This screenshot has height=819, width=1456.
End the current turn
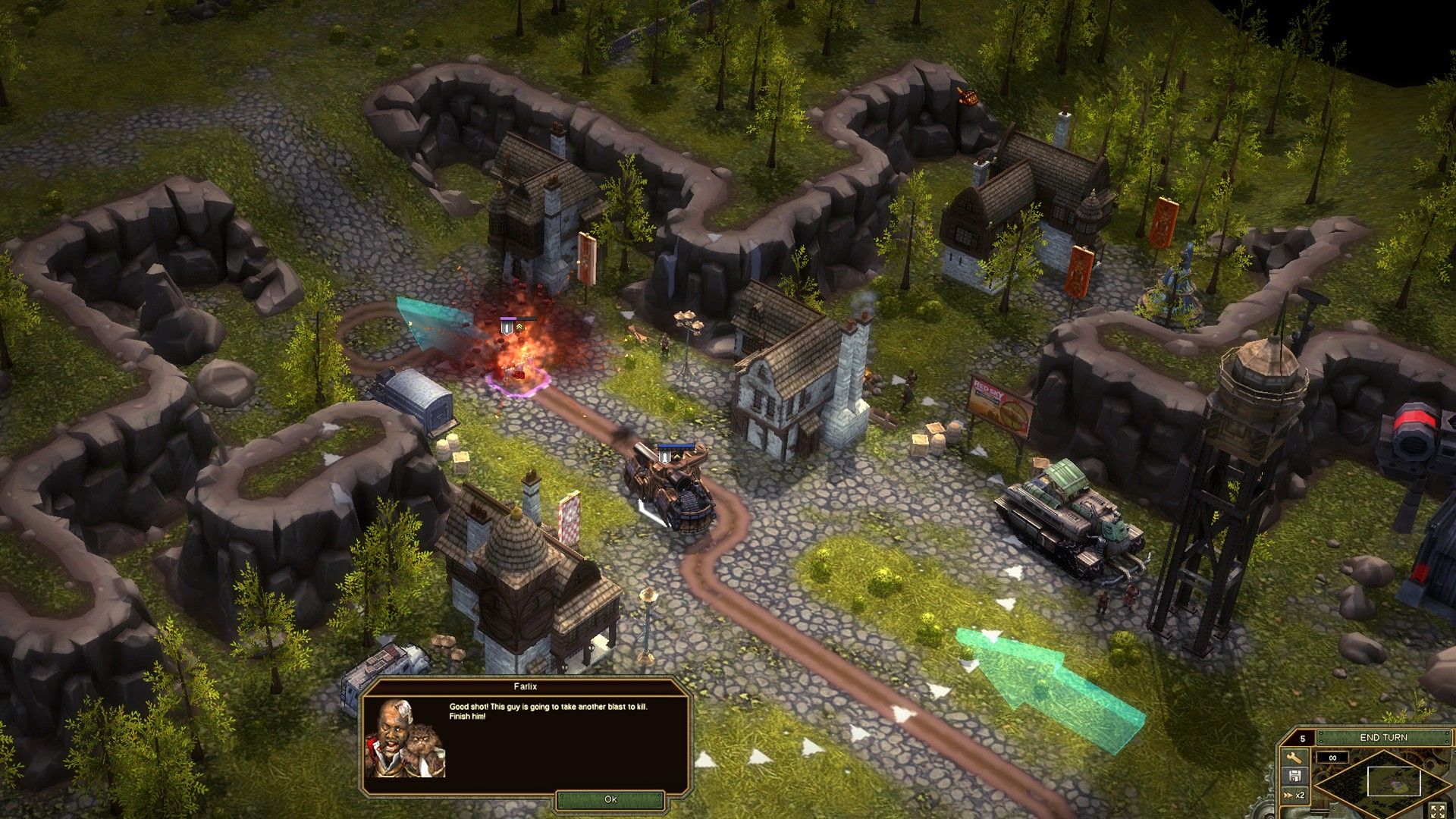pyautogui.click(x=1383, y=737)
